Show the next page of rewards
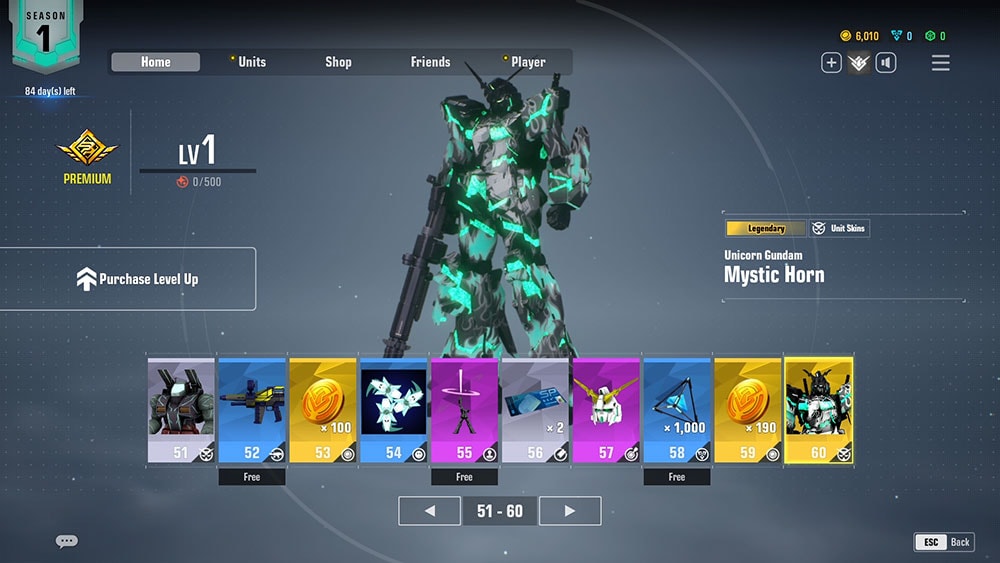The height and width of the screenshot is (563, 1000). tap(570, 511)
